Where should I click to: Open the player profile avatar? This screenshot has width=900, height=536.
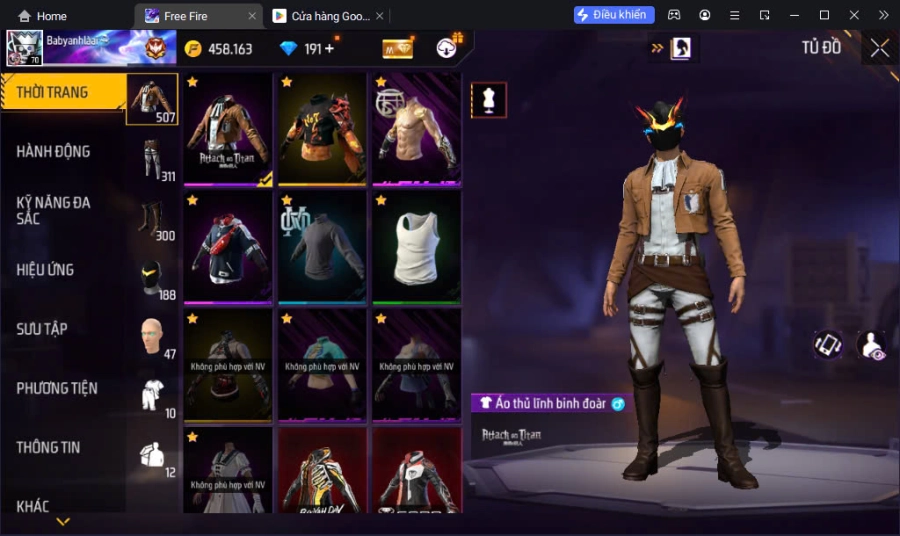[x=24, y=48]
